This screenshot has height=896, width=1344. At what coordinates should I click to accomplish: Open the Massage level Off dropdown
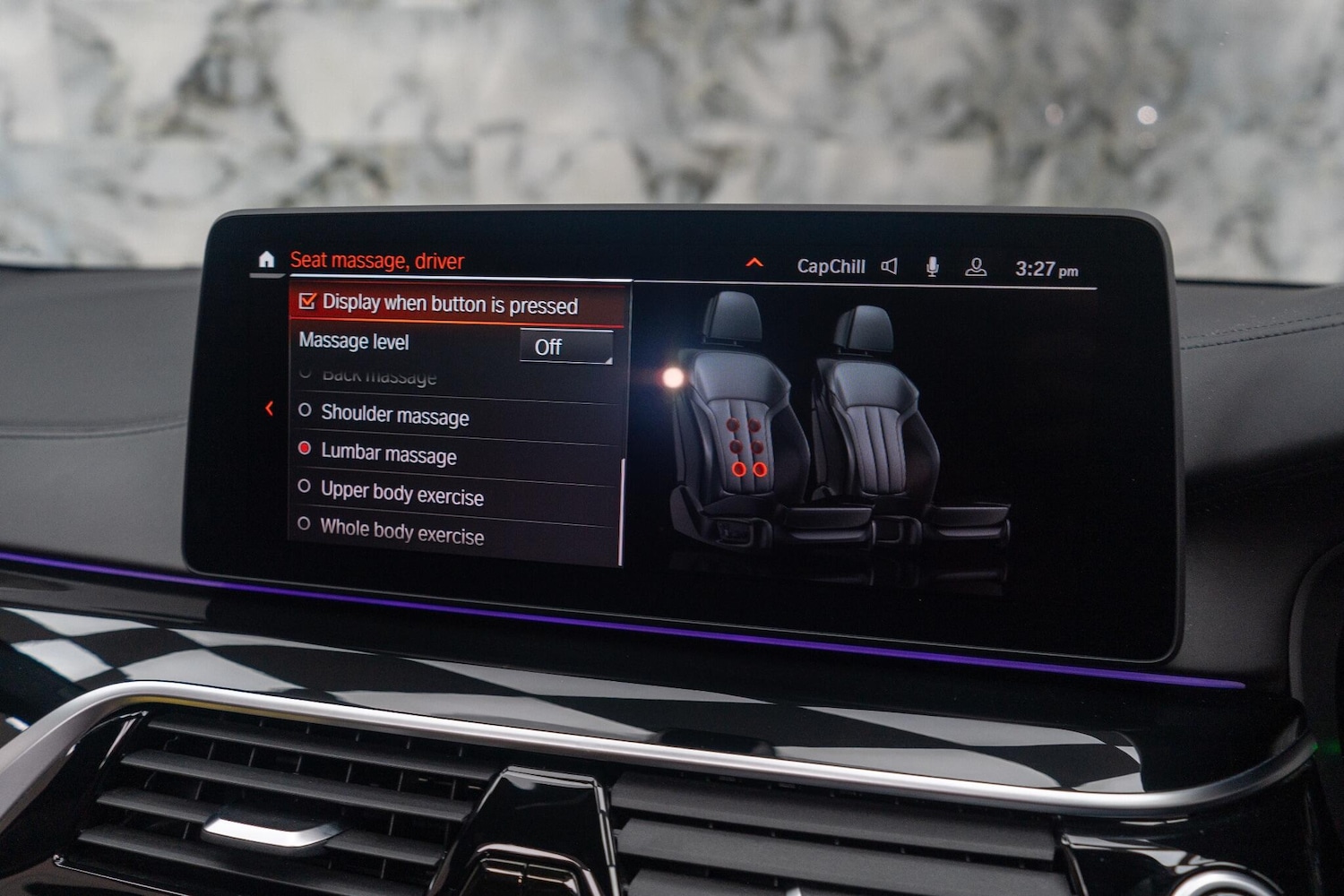566,347
